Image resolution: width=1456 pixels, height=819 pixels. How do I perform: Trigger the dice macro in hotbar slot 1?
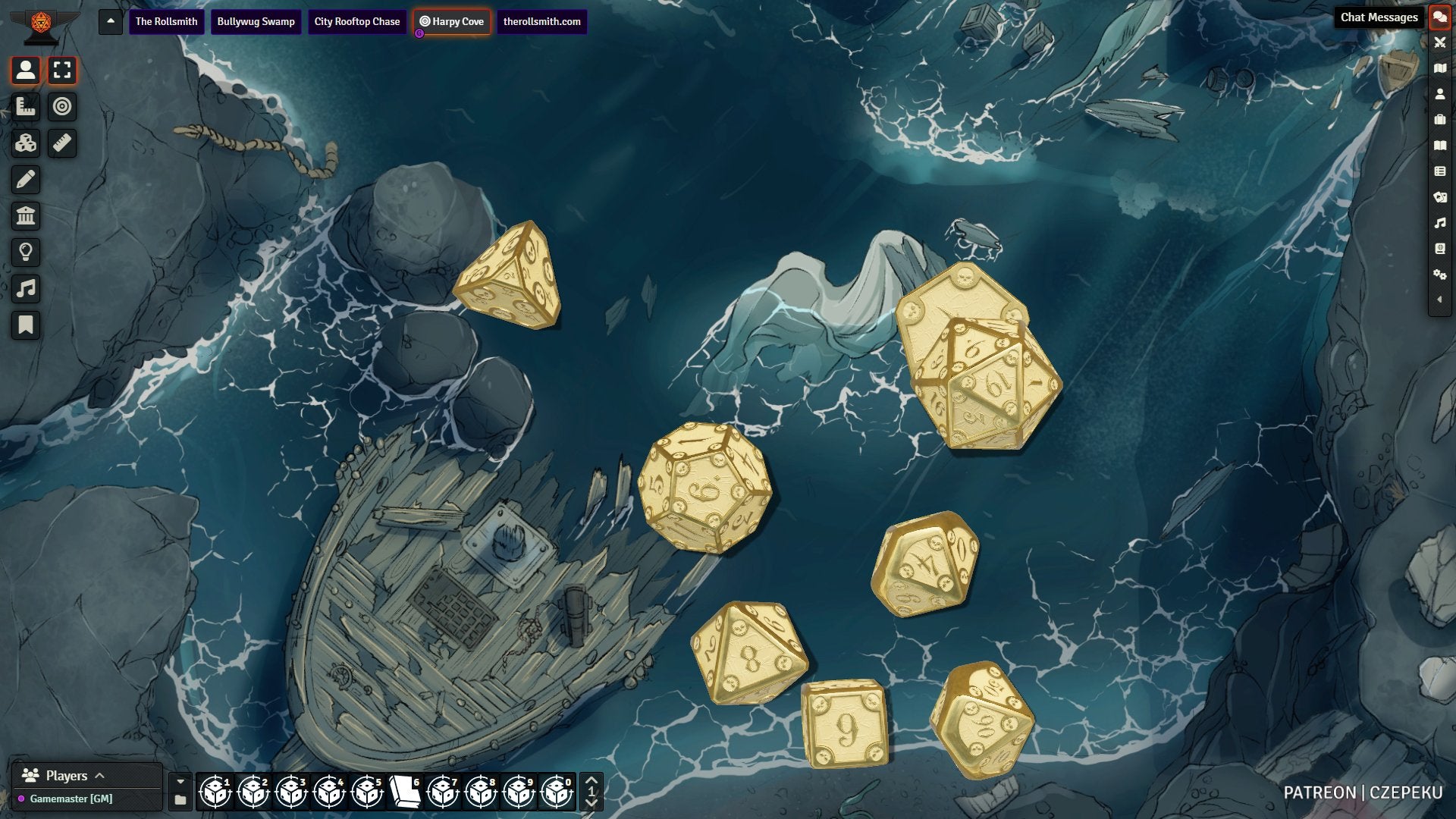[x=215, y=792]
